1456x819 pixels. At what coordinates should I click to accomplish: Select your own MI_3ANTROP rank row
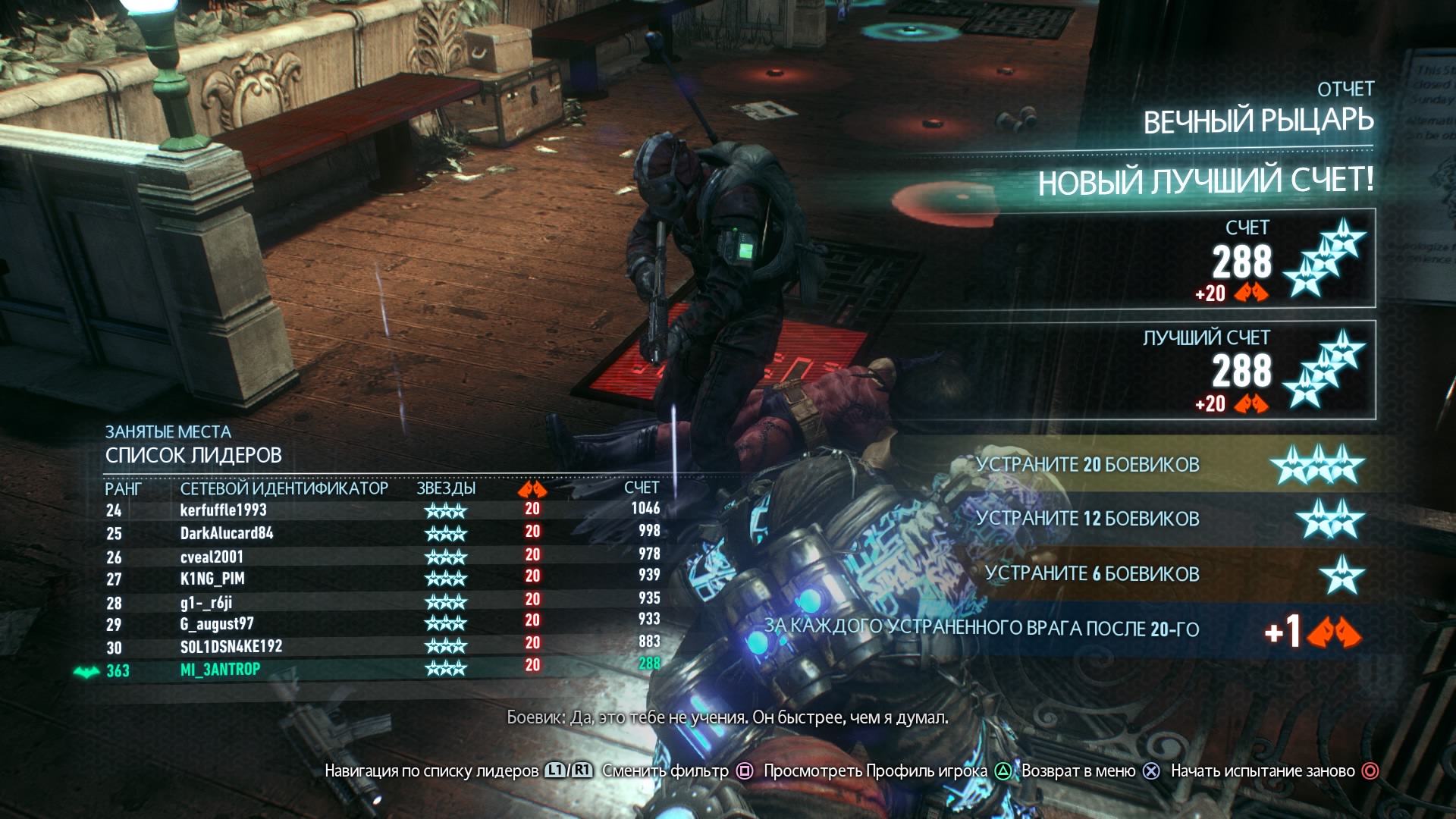click(220, 670)
